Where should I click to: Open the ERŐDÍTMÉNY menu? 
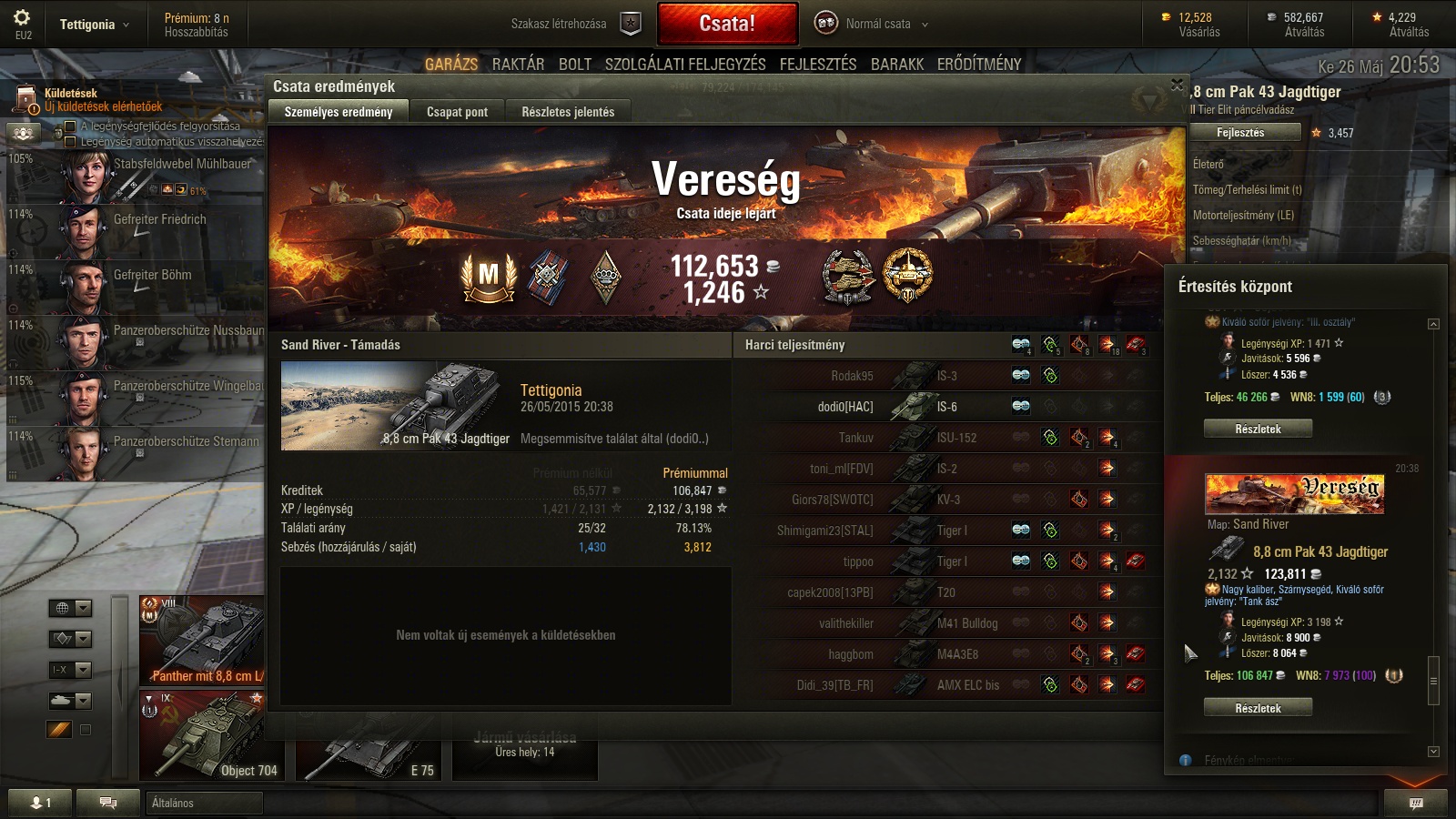click(979, 64)
